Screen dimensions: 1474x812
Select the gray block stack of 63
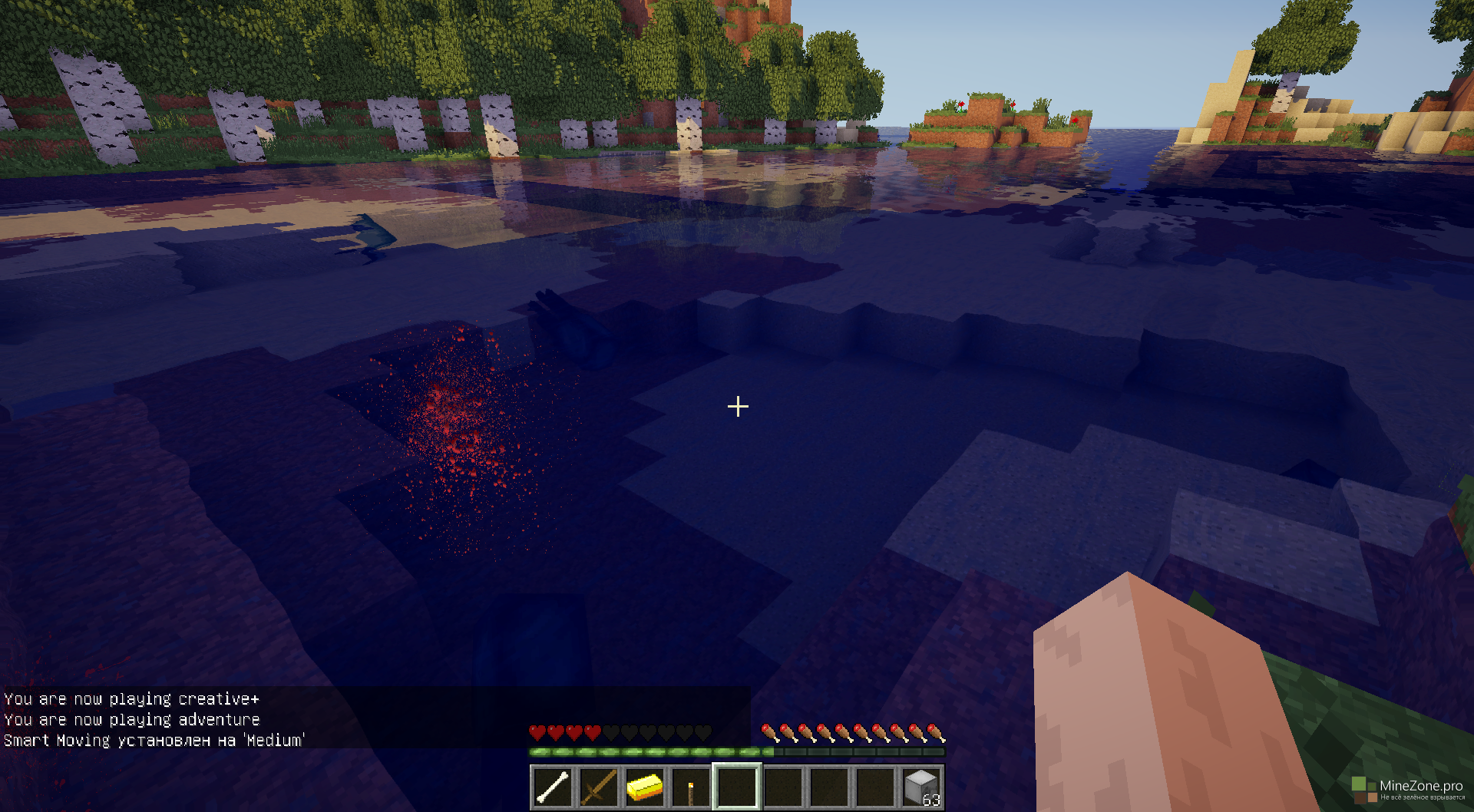pyautogui.click(x=921, y=787)
